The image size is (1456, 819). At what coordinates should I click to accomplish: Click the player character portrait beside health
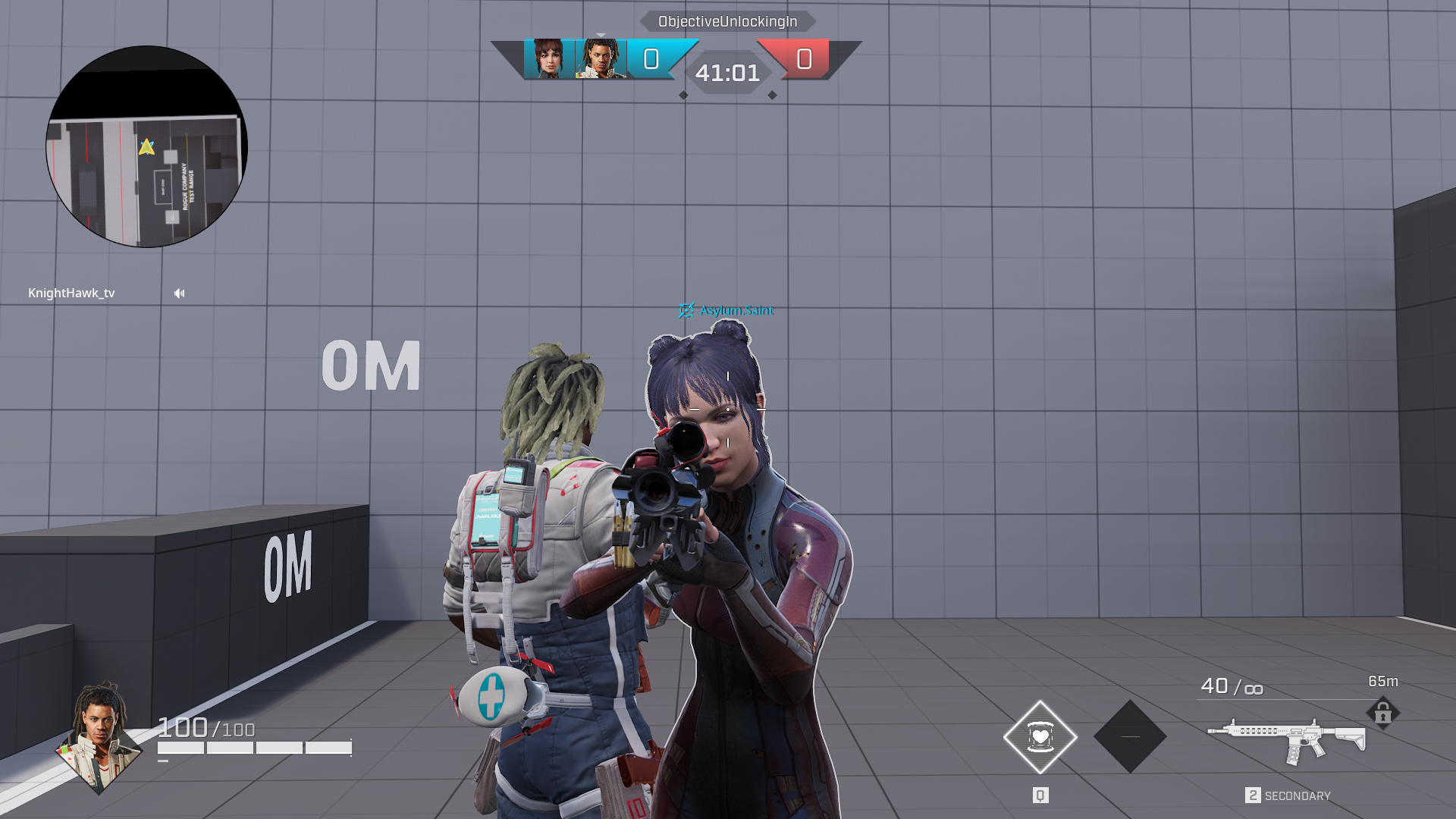tap(99, 736)
